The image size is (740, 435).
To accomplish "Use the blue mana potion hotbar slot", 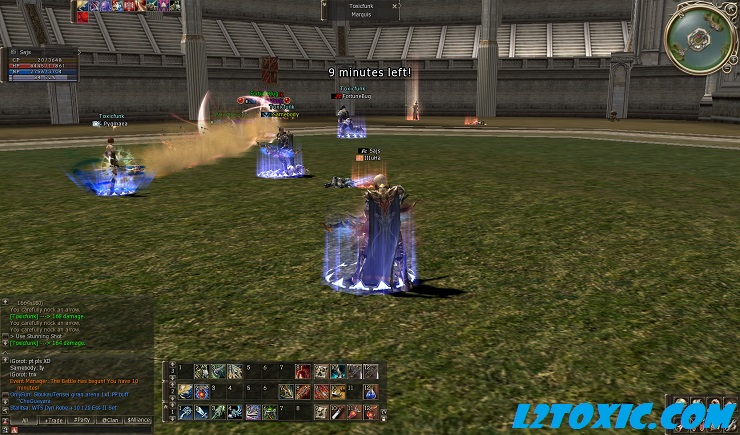I will pos(373,391).
